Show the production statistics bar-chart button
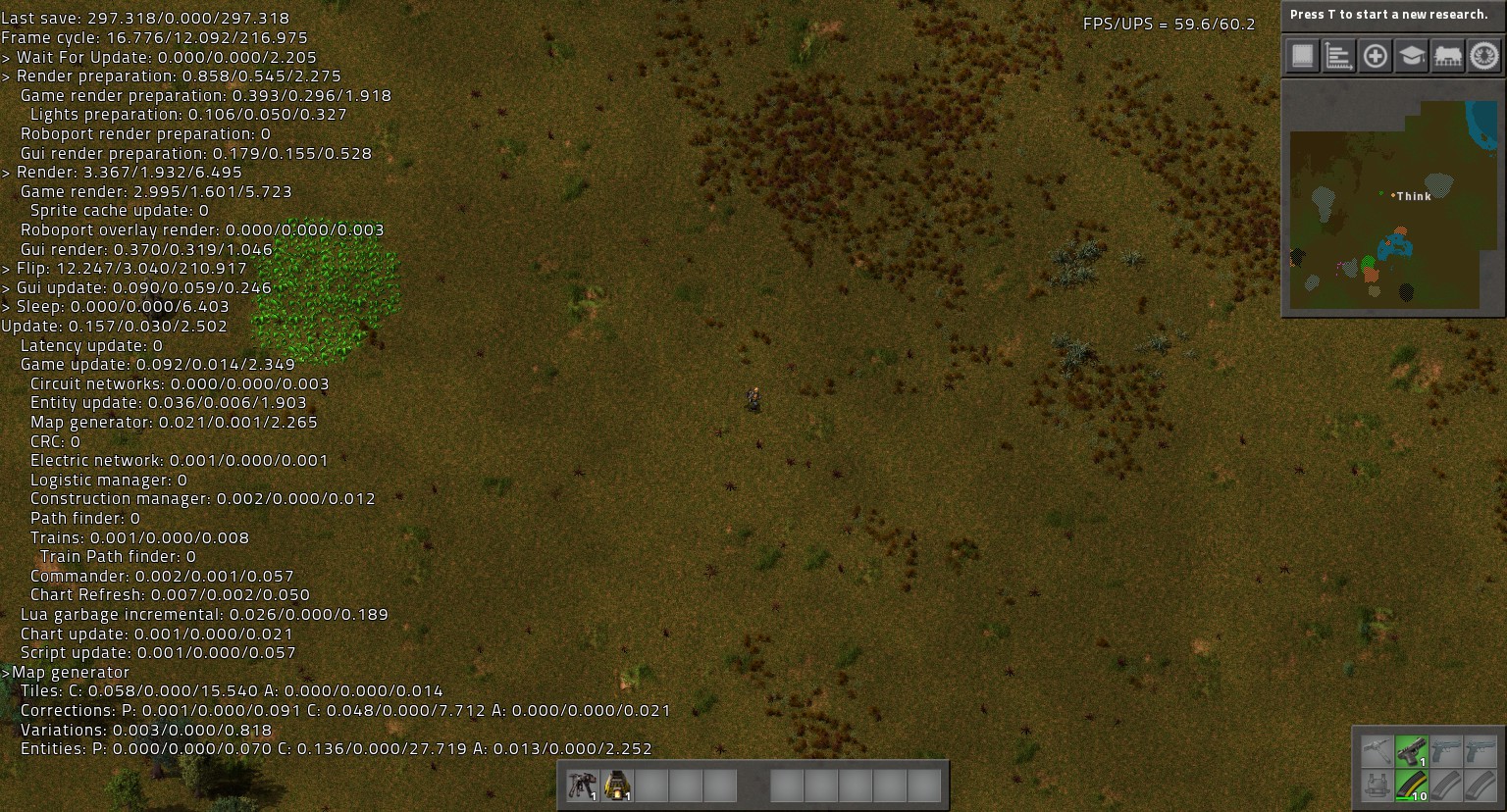 coord(1338,56)
